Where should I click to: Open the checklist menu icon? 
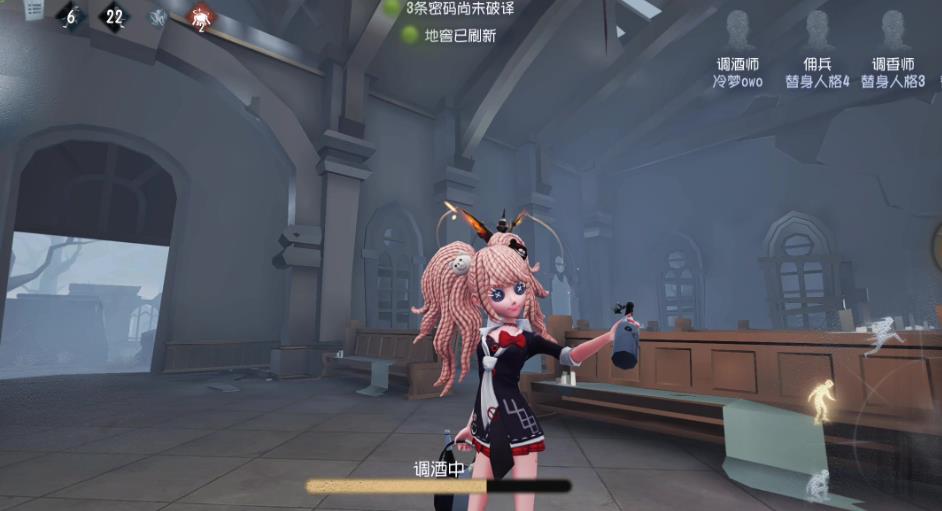tap(33, 9)
